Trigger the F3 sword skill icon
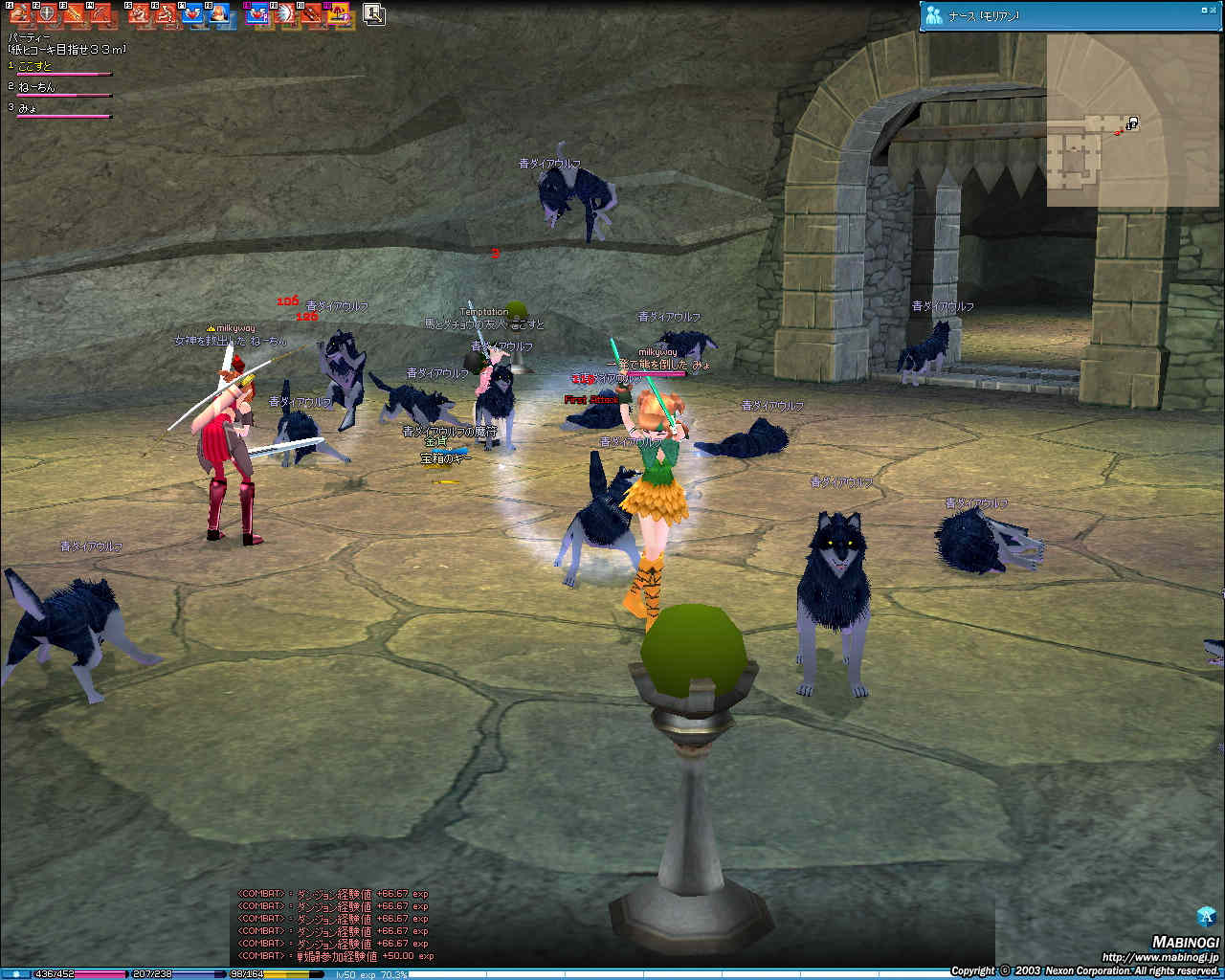The image size is (1225, 980). (x=74, y=14)
